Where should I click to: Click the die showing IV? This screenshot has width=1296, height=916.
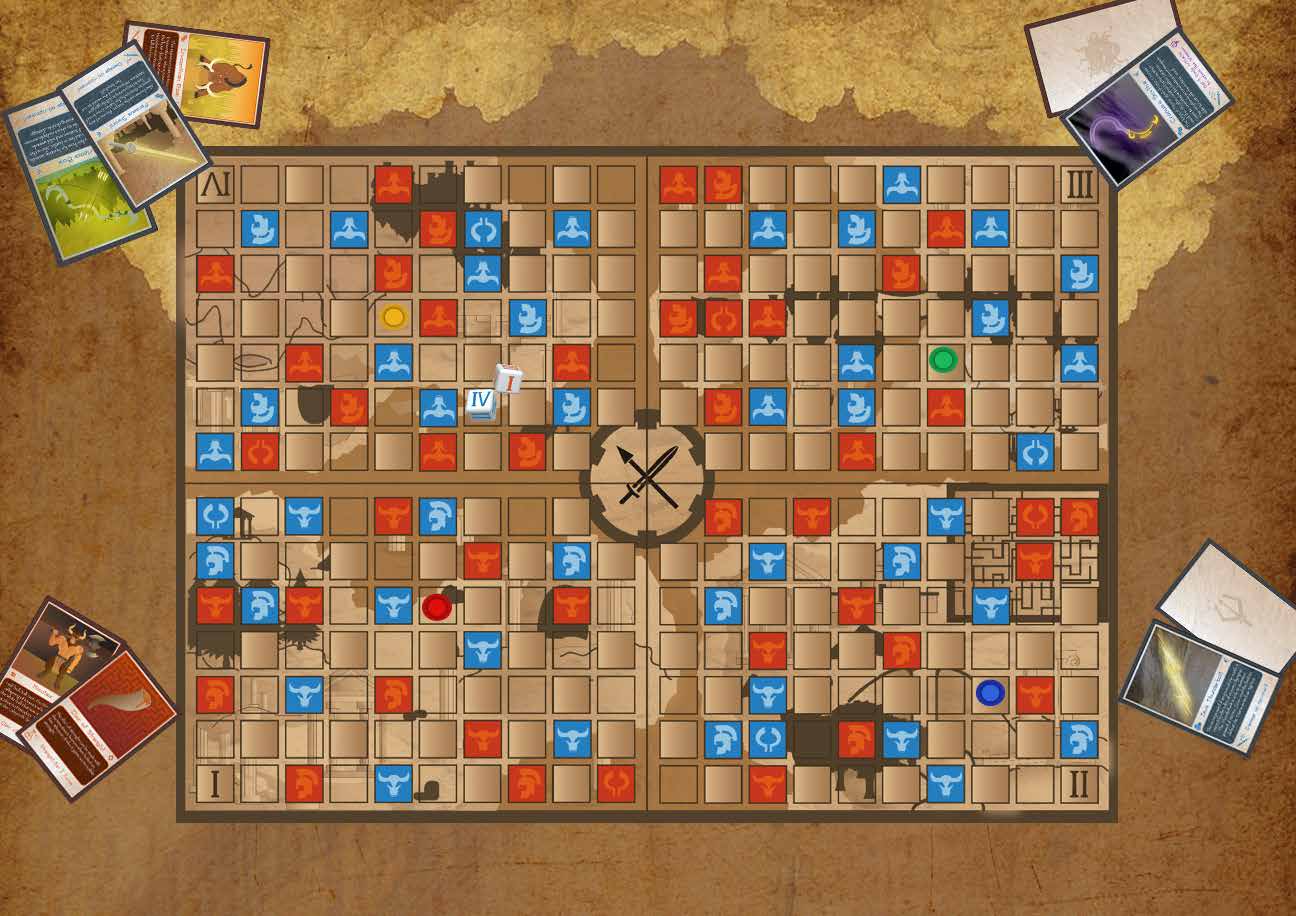coord(481,403)
